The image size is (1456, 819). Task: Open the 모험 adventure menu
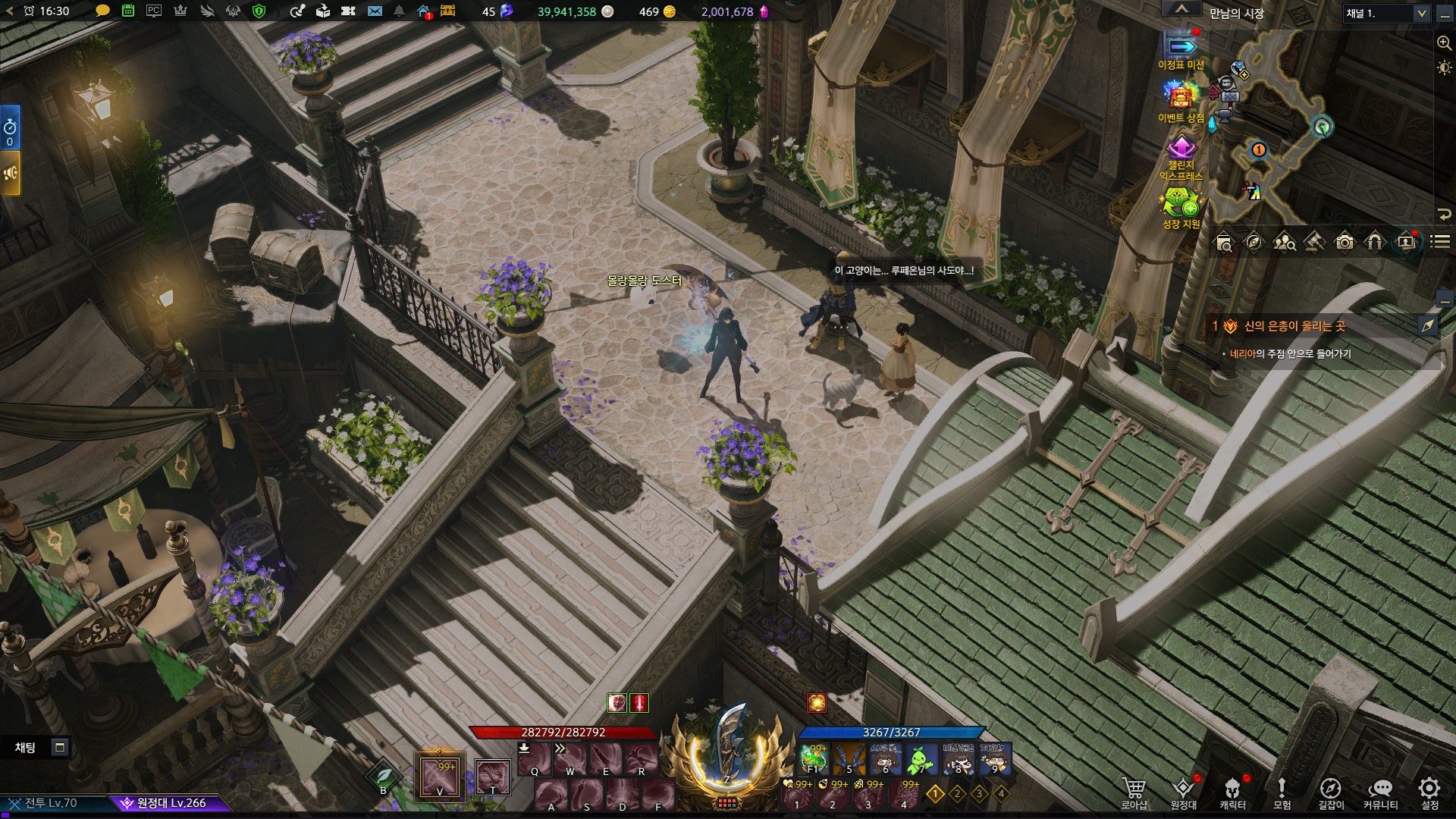tap(1282, 792)
